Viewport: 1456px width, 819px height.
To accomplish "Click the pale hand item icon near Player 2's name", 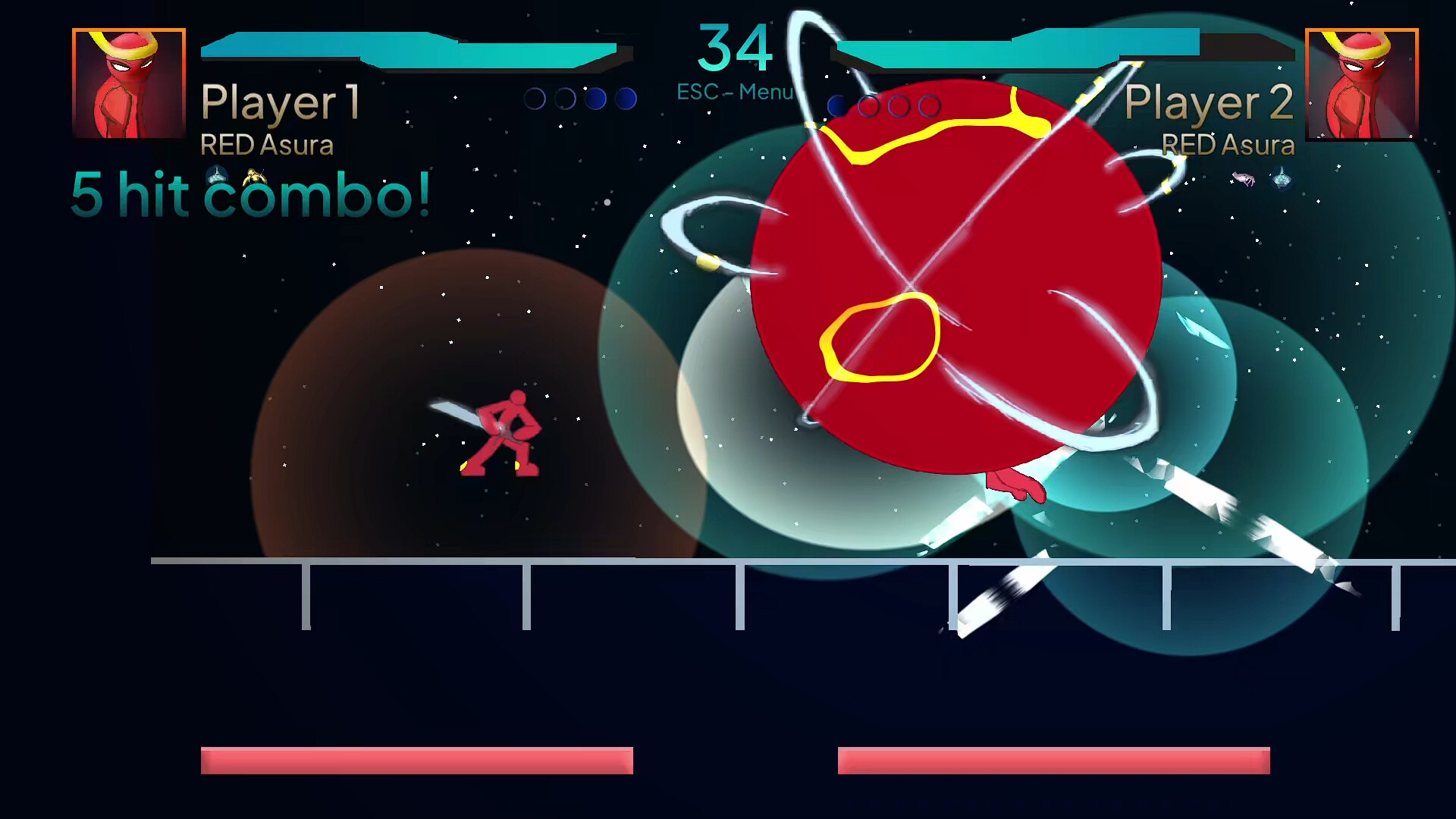I will (1243, 179).
